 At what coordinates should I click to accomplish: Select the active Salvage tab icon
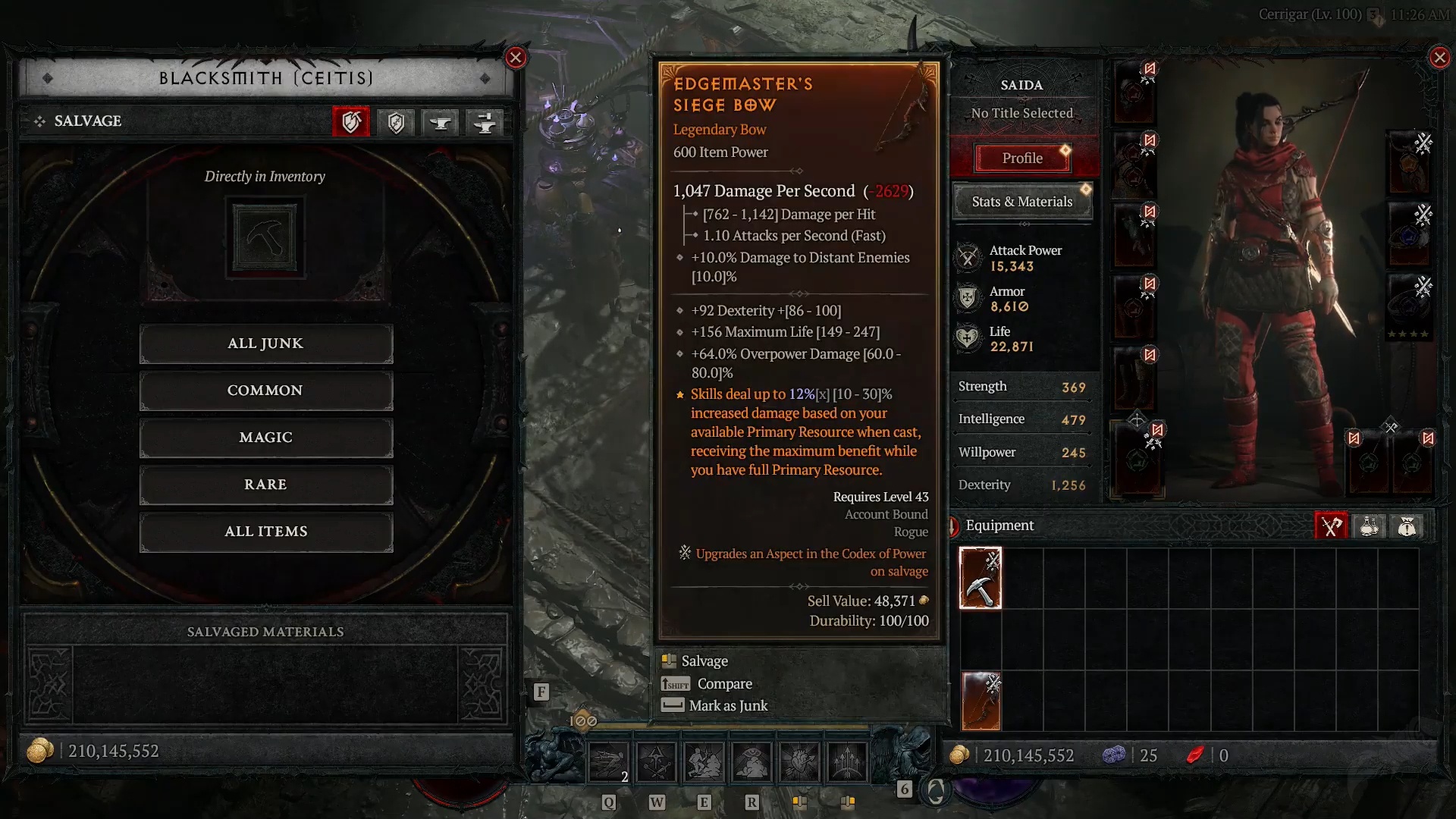351,122
